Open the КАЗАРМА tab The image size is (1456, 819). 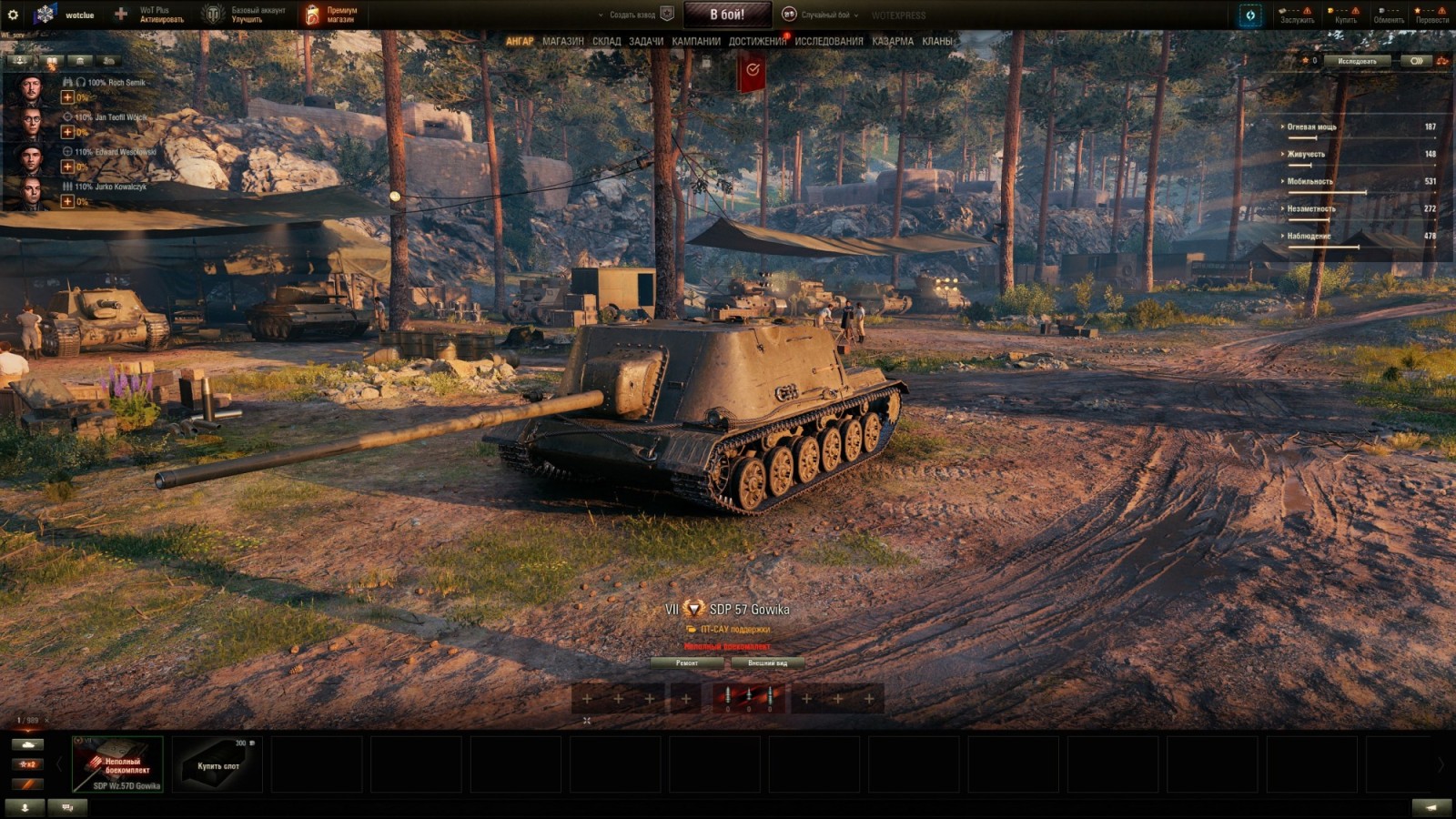click(x=892, y=41)
